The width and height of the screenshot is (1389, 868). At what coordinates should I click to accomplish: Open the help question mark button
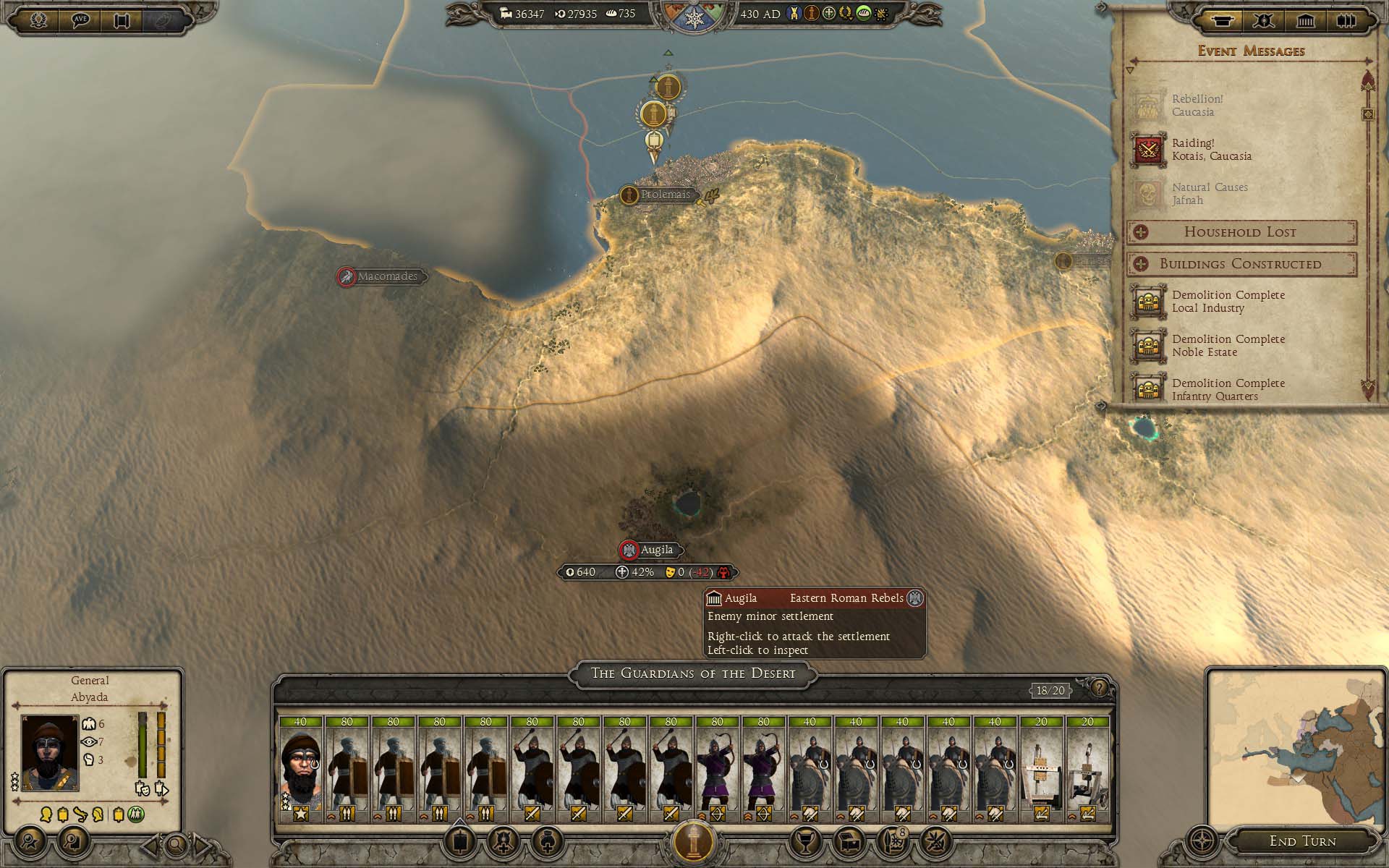point(1099,688)
